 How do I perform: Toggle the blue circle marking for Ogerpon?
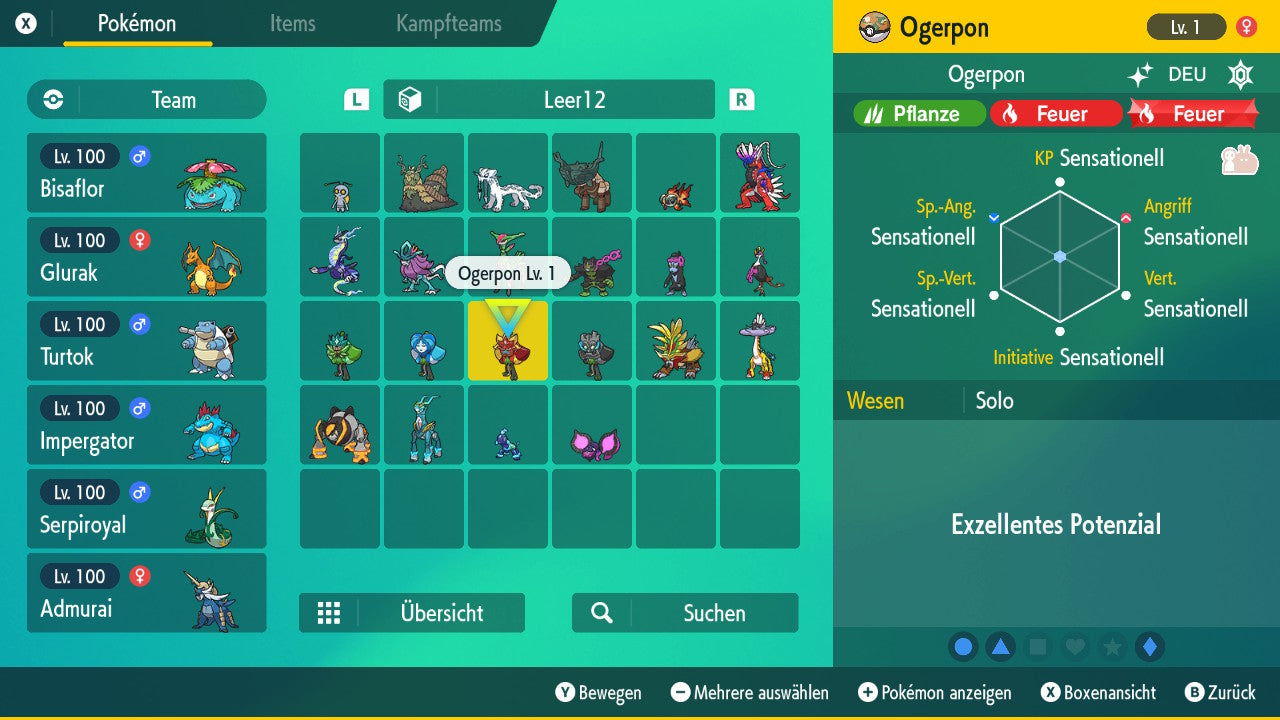(x=963, y=647)
